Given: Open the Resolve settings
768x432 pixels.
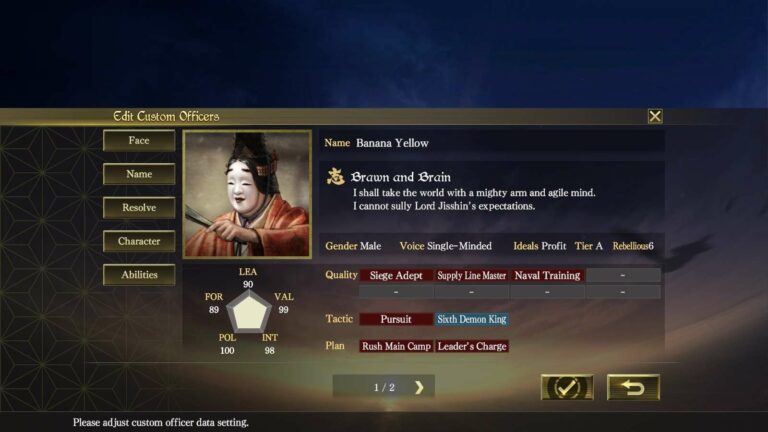Looking at the screenshot, I should pos(139,208).
